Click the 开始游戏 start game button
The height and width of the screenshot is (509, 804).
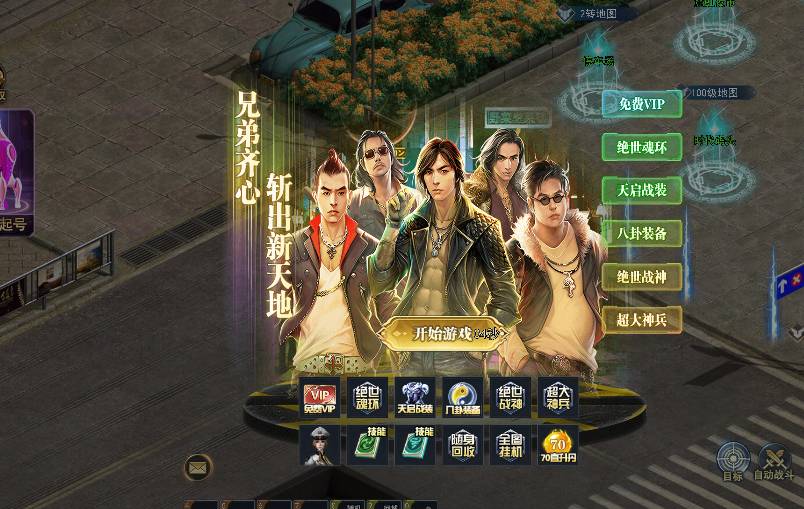[x=442, y=333]
